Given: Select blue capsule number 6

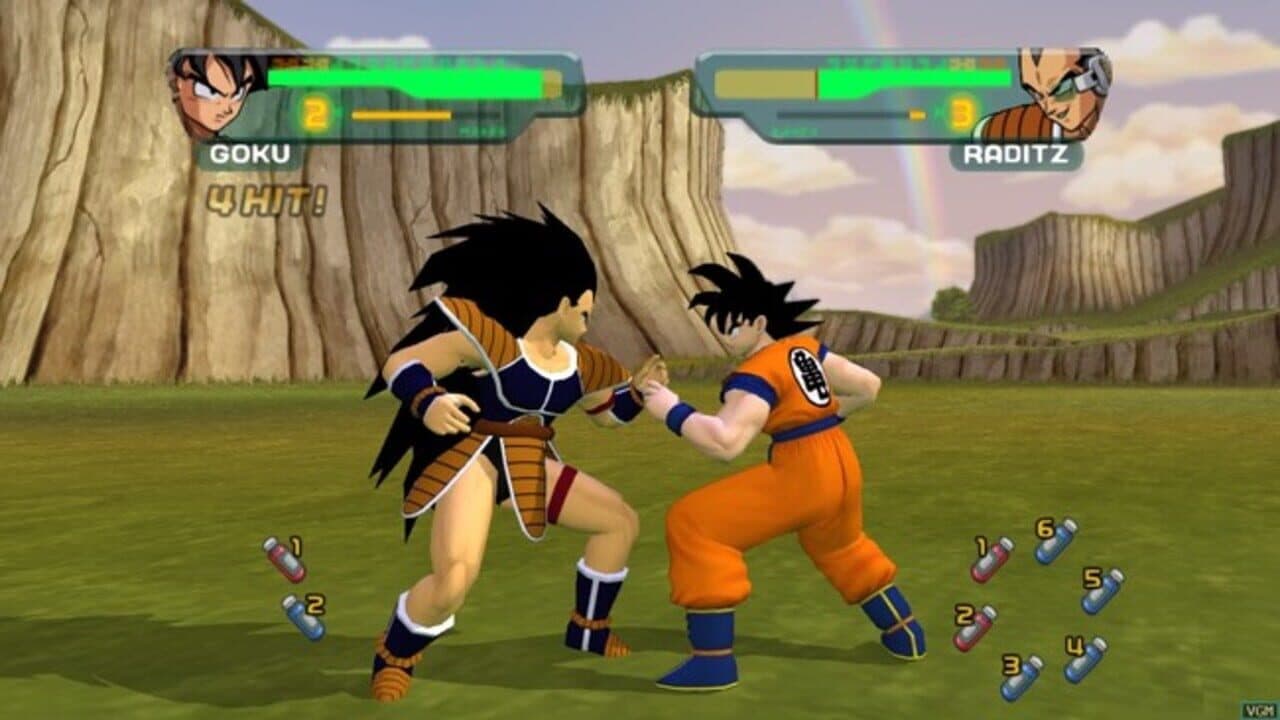Looking at the screenshot, I should 1053,547.
